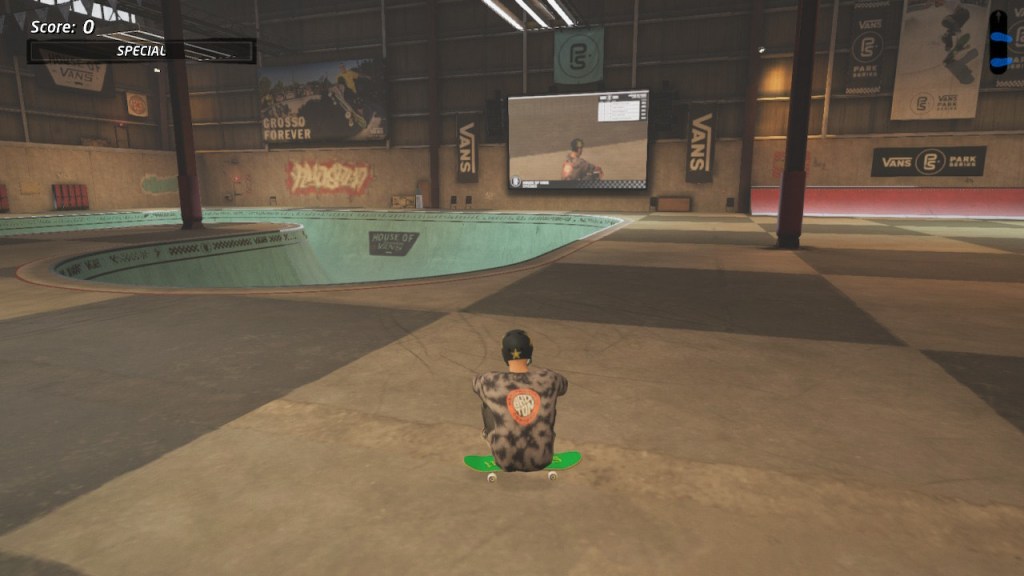Screen dimensions: 1024x576
Task: Click the skateboard icon in the HUD
Action: click(998, 42)
